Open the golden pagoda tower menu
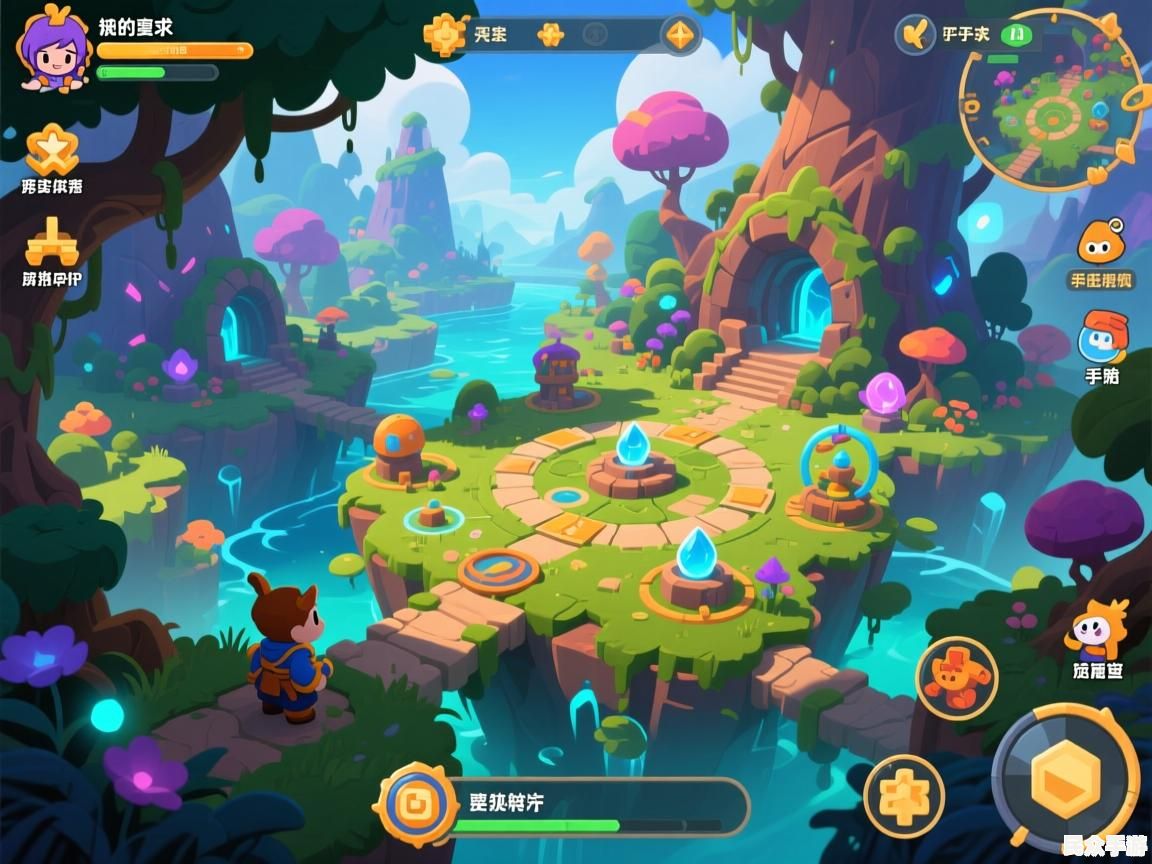1152x864 pixels. (51, 242)
